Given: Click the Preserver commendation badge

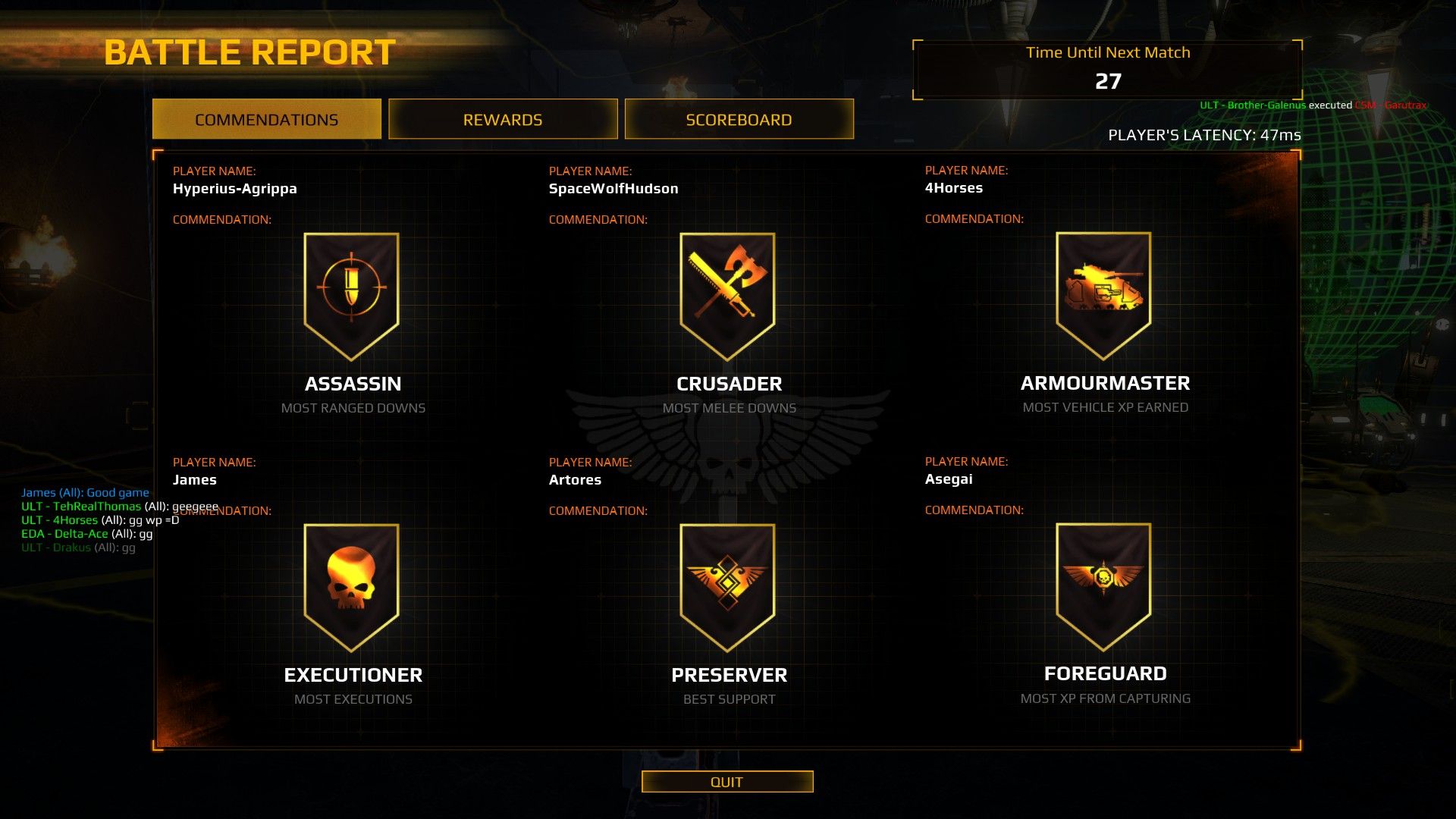Looking at the screenshot, I should tap(727, 585).
